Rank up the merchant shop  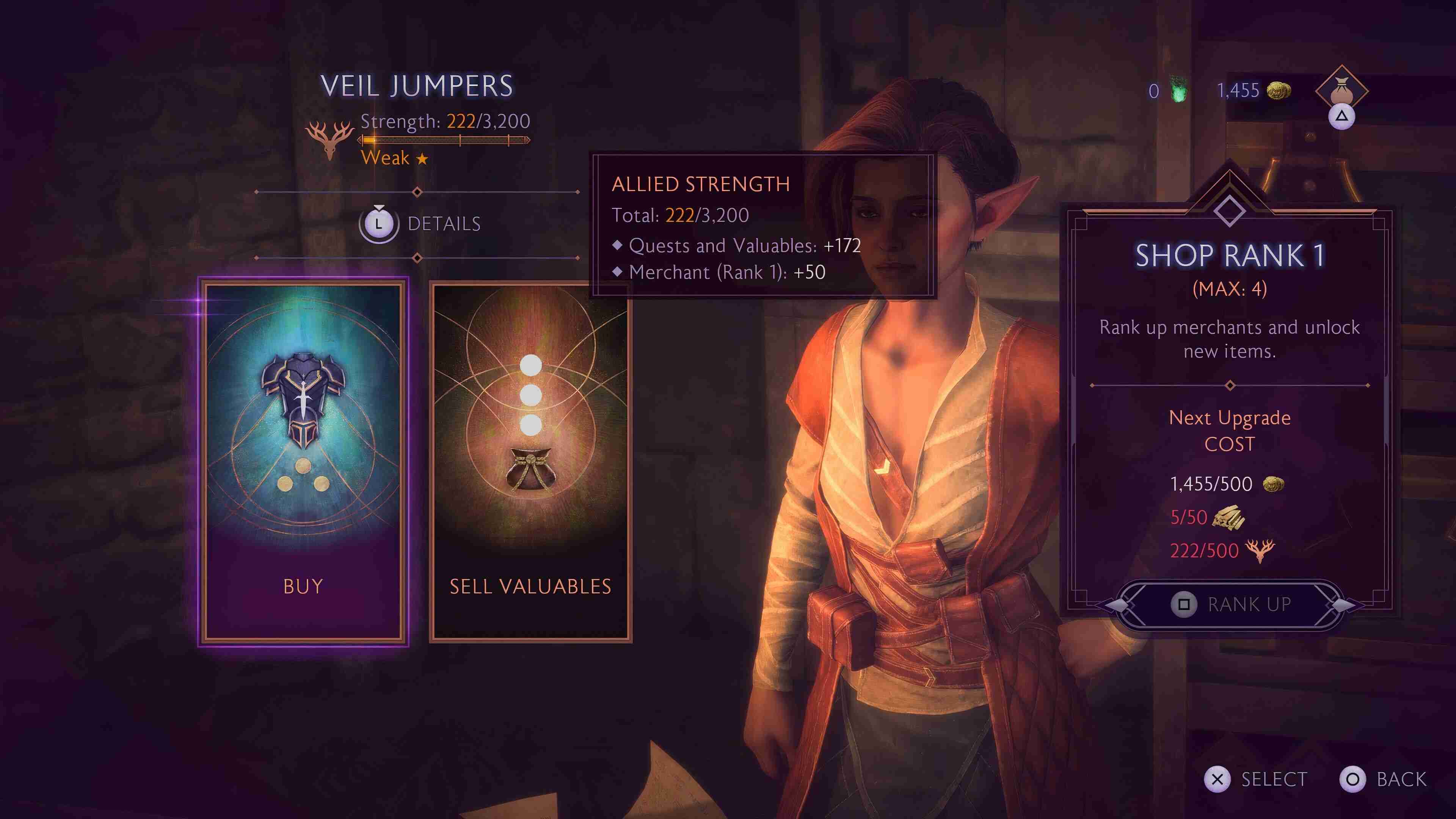pos(1230,604)
